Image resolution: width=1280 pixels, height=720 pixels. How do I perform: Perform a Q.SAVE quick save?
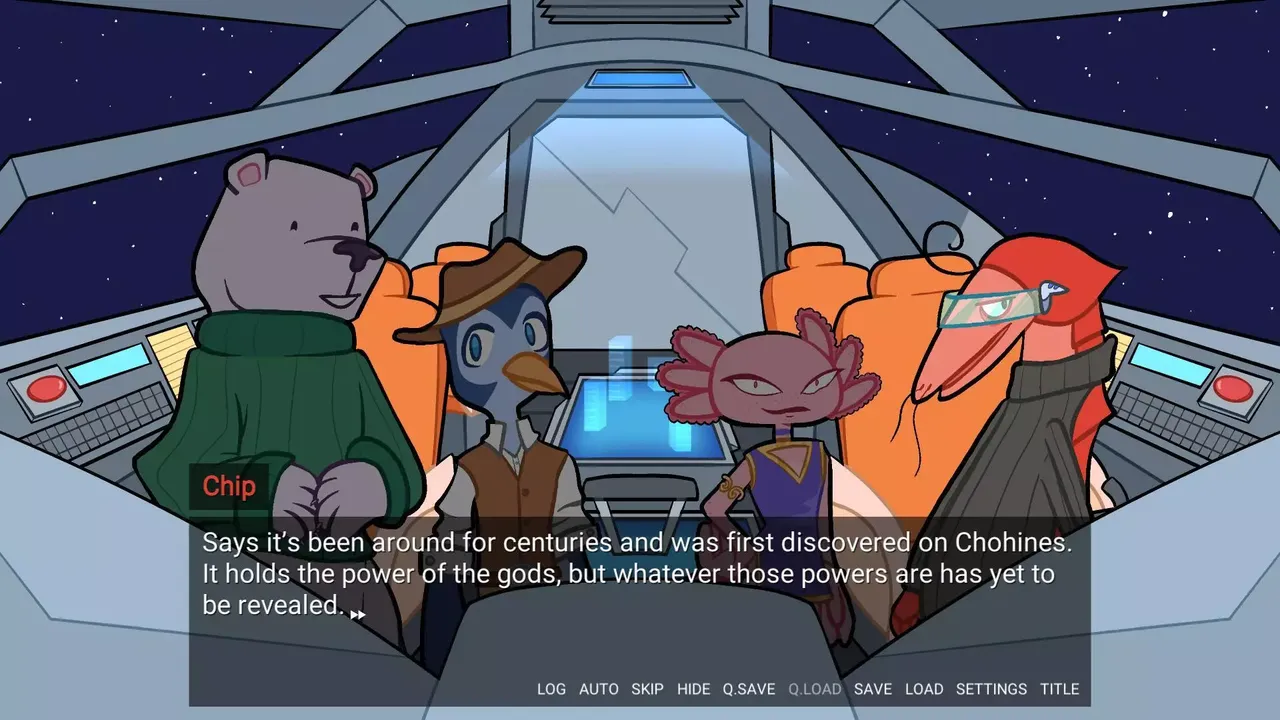click(749, 689)
